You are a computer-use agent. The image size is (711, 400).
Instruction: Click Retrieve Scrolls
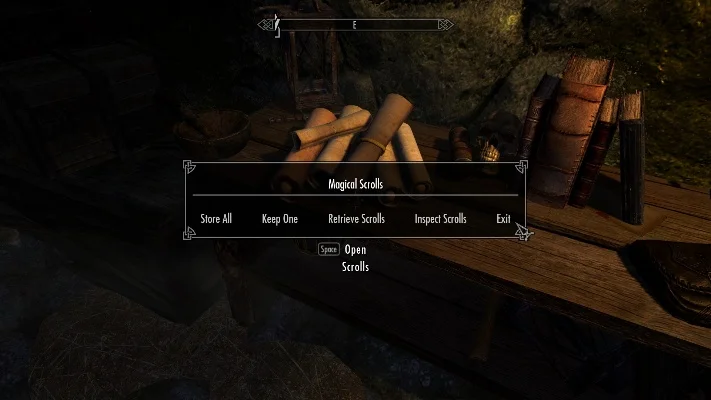click(x=356, y=219)
